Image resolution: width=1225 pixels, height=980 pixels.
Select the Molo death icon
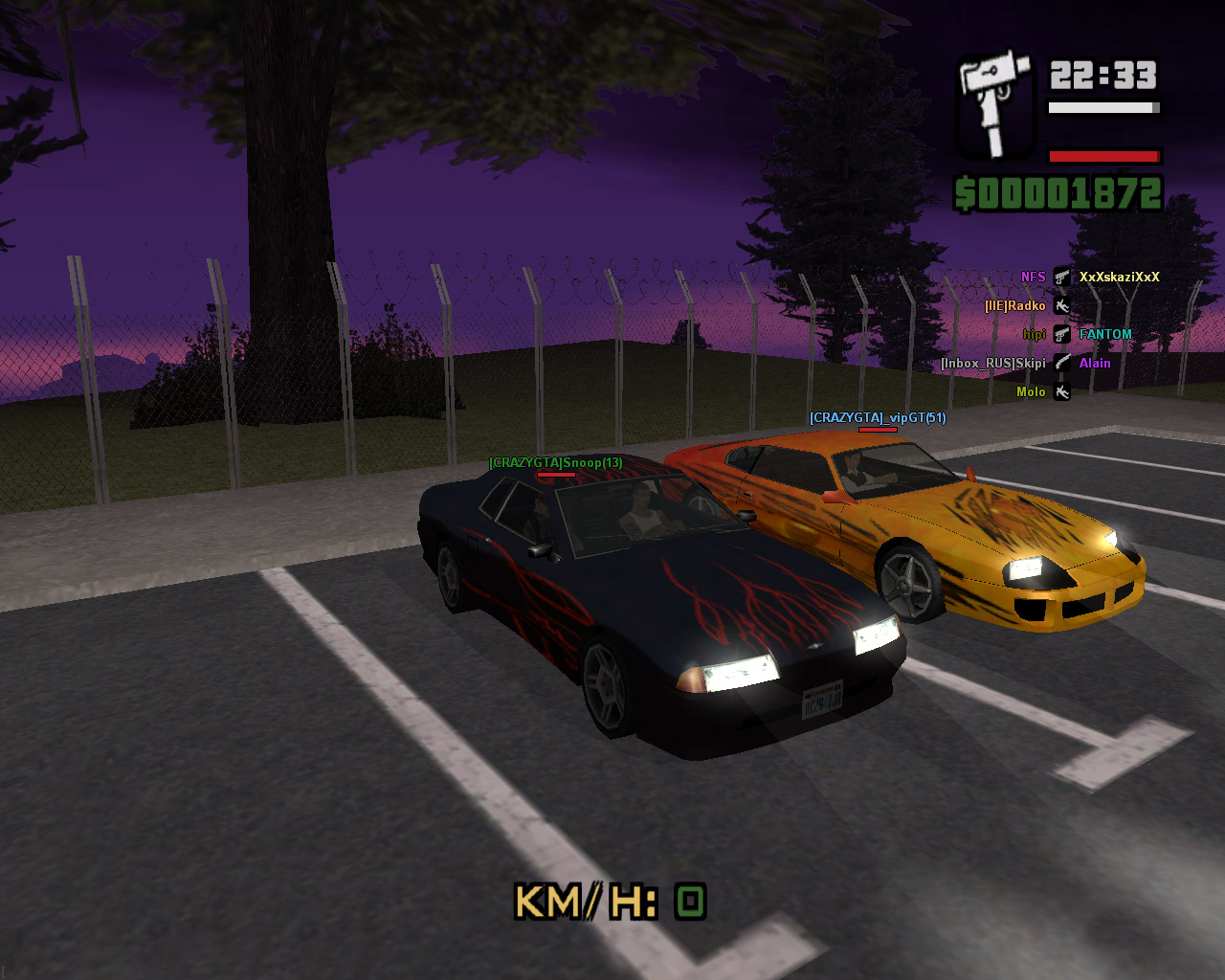click(1061, 391)
